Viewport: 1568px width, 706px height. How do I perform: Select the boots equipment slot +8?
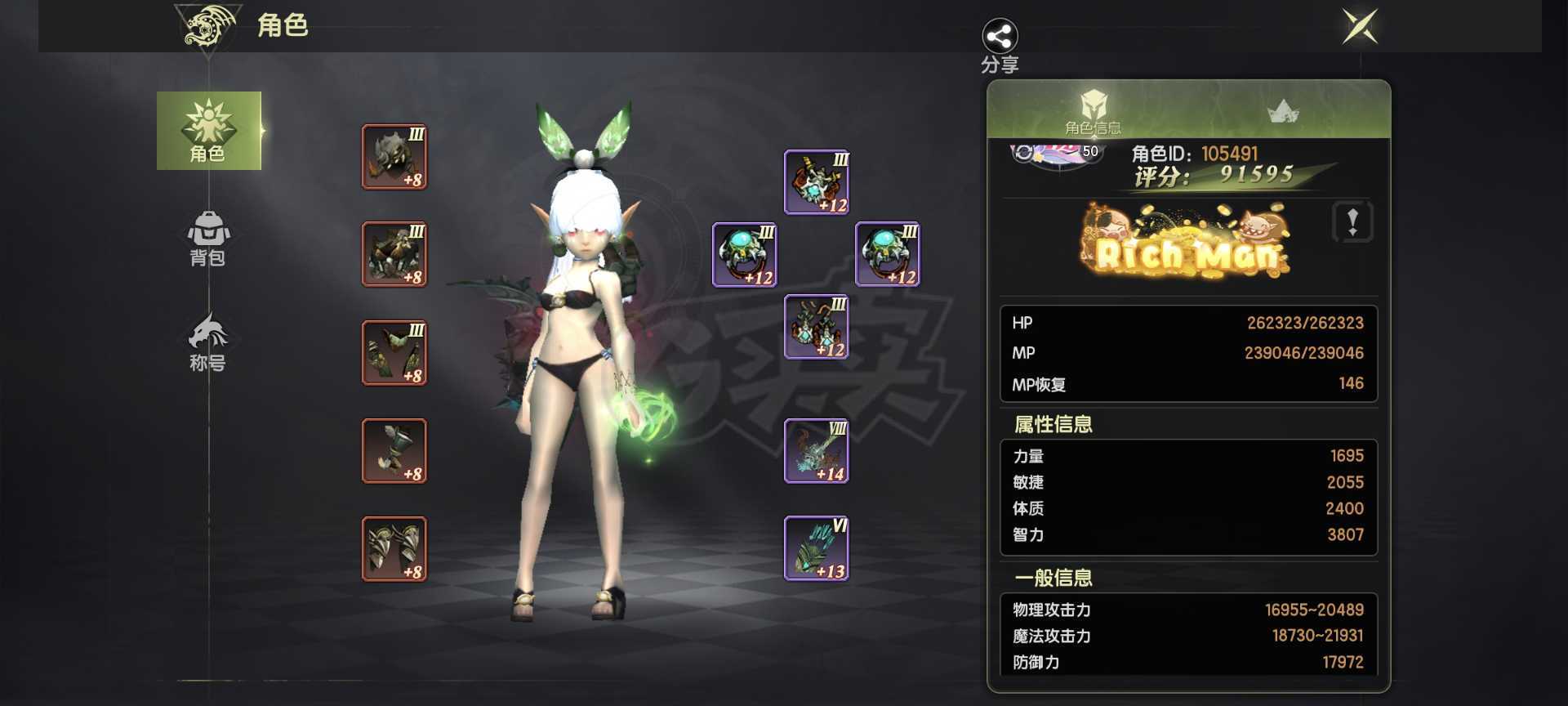[x=394, y=548]
